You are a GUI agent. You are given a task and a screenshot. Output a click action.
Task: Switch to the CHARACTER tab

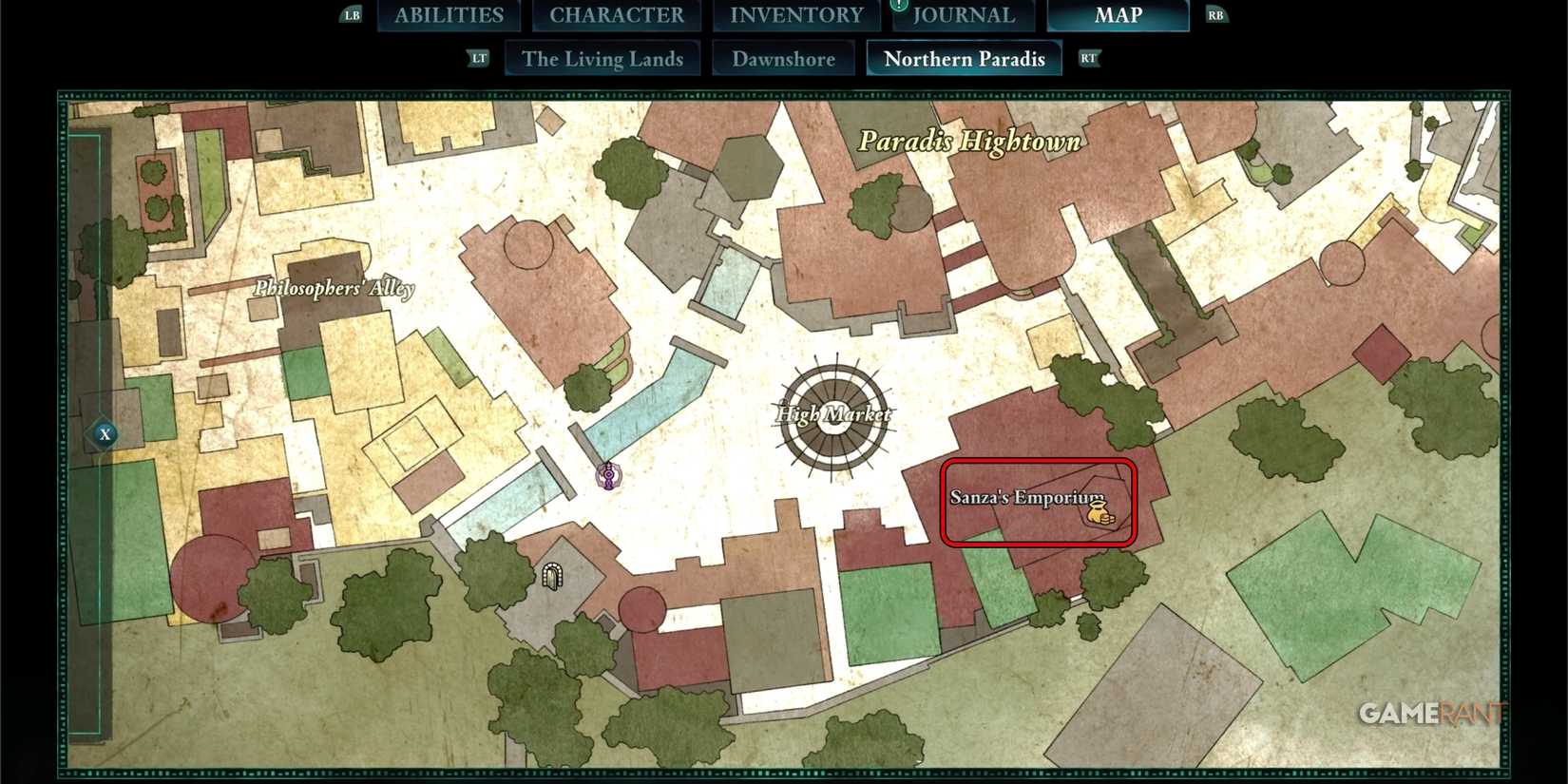(616, 14)
